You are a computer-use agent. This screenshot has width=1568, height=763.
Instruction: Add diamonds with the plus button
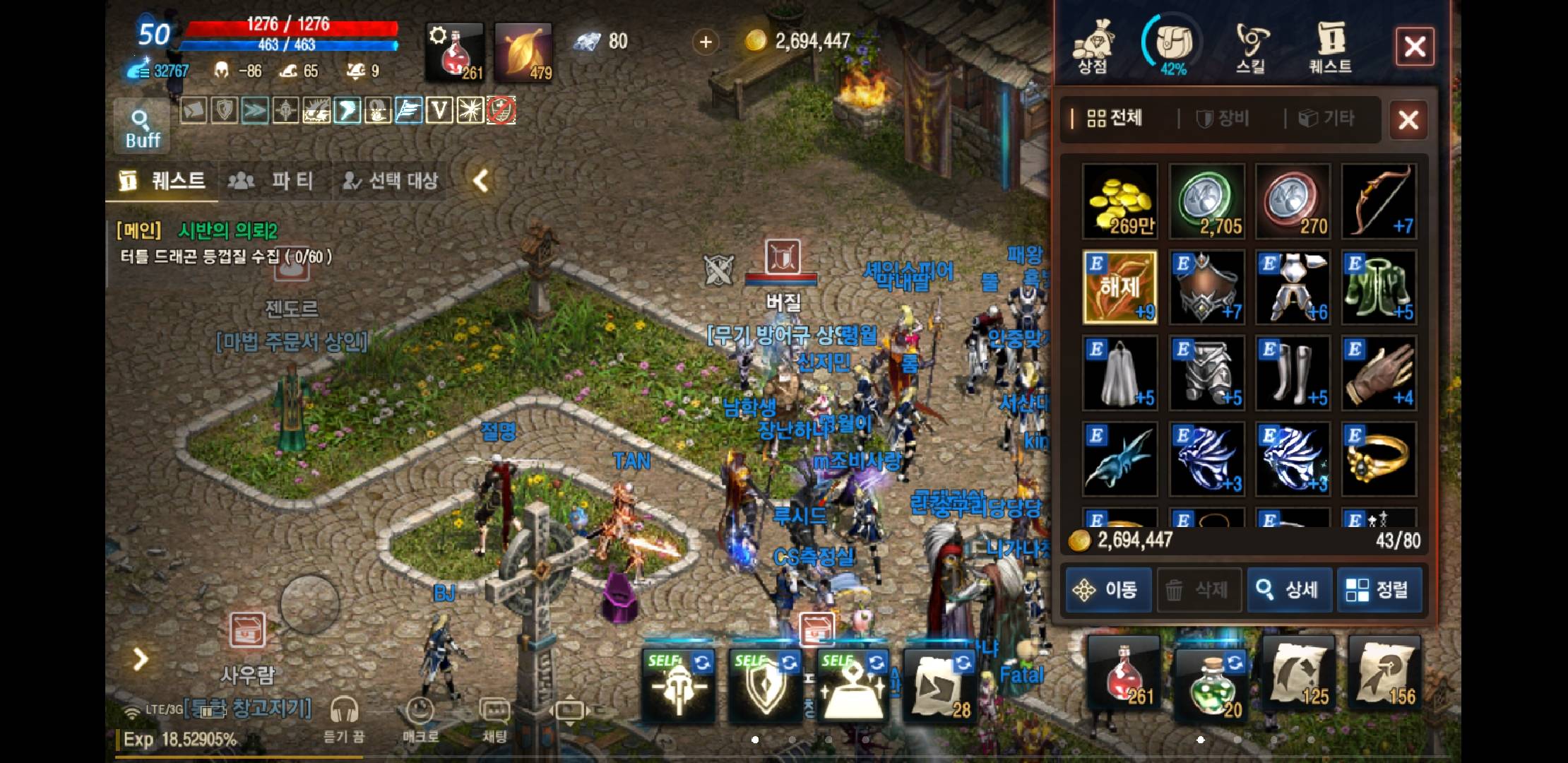click(x=705, y=42)
